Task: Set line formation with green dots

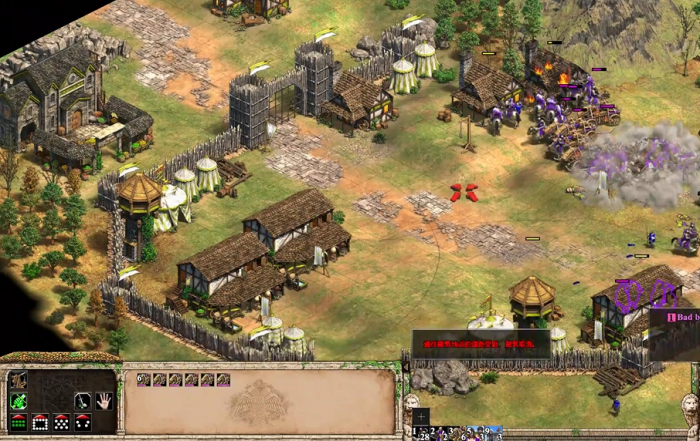Action: coord(18,423)
